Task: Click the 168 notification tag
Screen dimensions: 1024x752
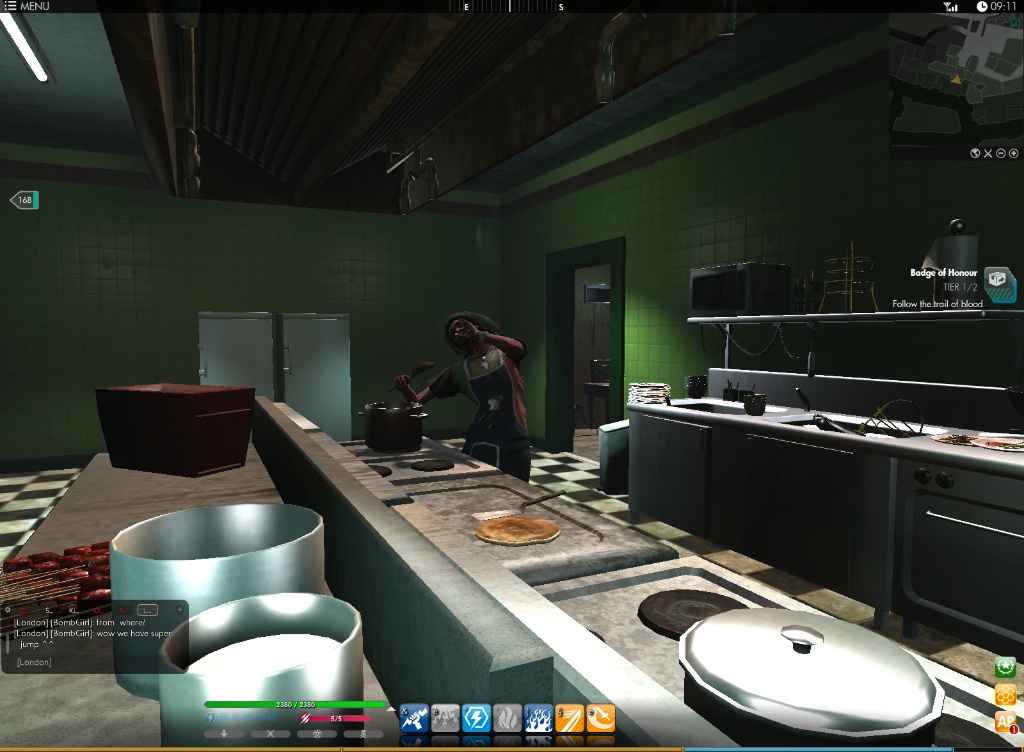Action: [24, 200]
